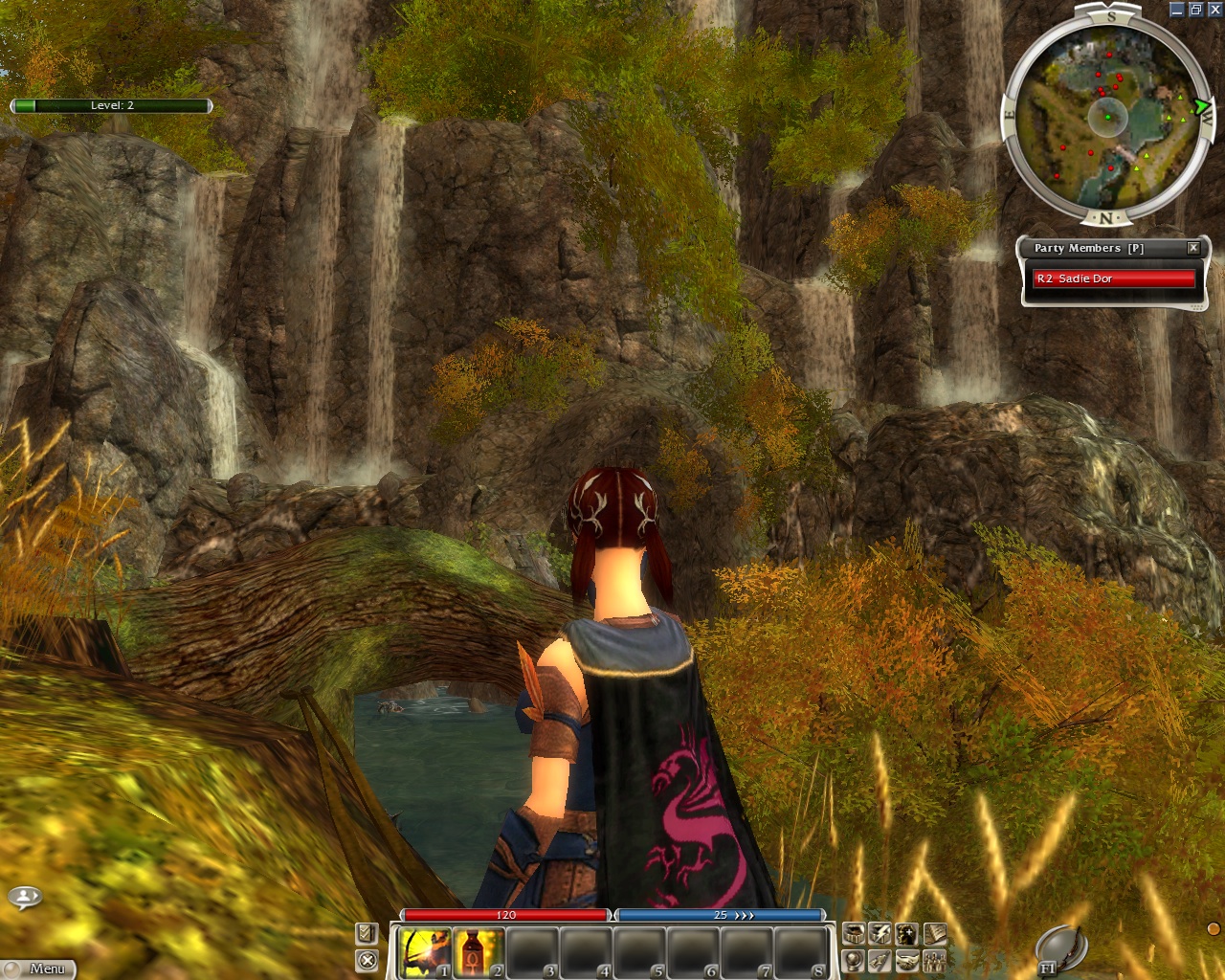1225x980 pixels.
Task: Minimize the game window
Action: 1177,10
